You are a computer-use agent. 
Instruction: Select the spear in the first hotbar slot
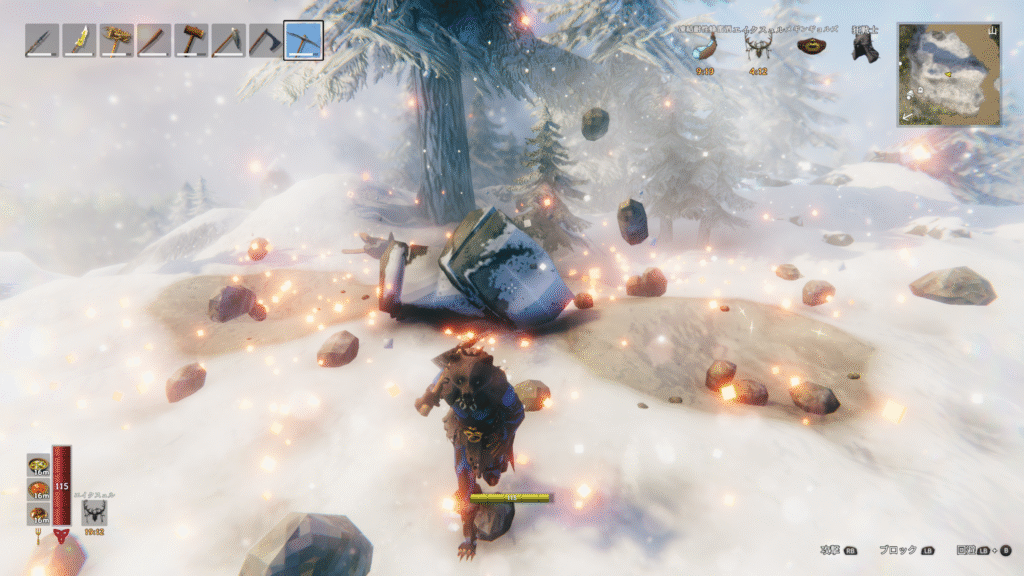coord(41,41)
